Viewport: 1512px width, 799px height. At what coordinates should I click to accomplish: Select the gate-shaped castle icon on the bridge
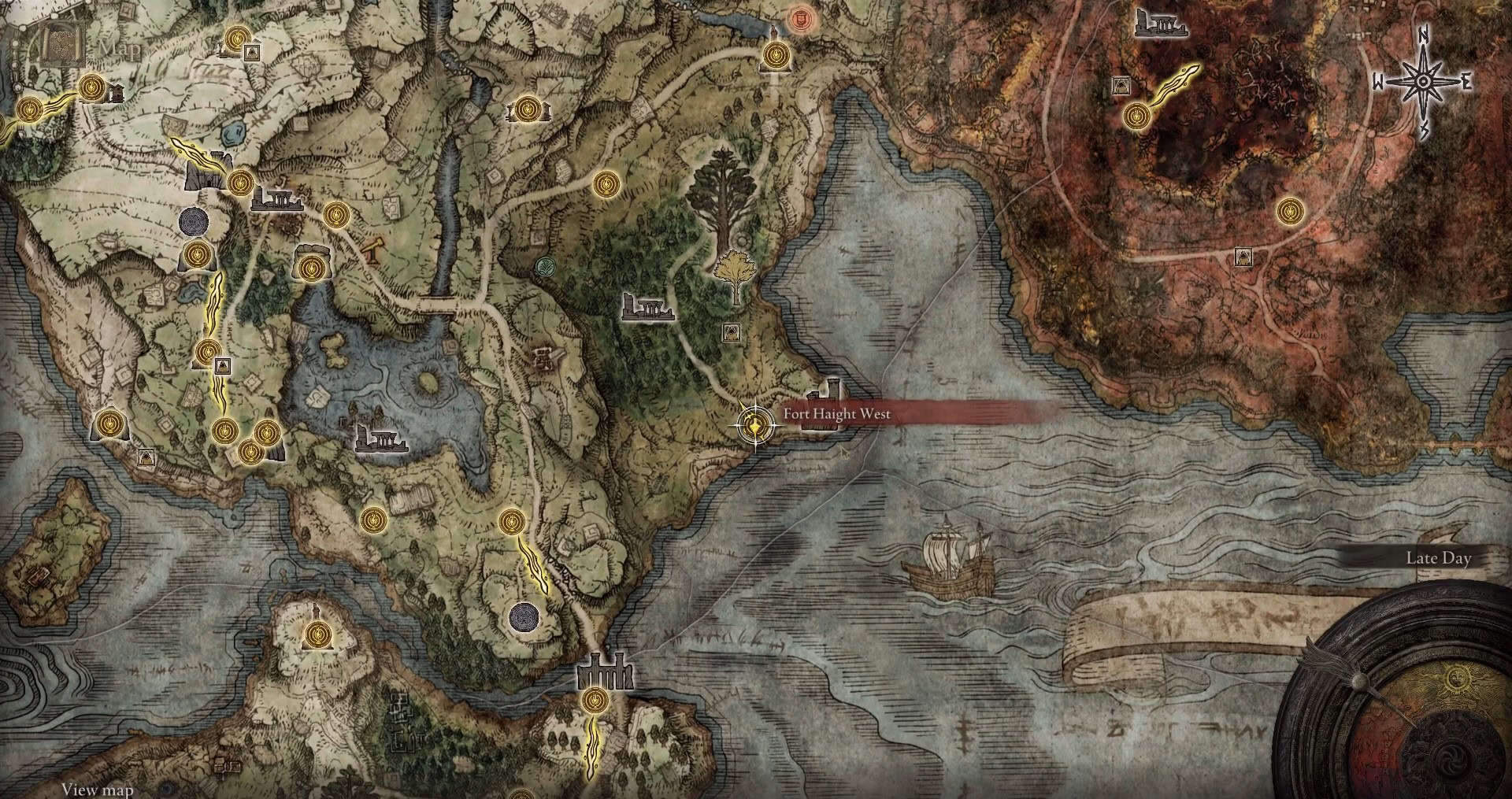coord(605,671)
